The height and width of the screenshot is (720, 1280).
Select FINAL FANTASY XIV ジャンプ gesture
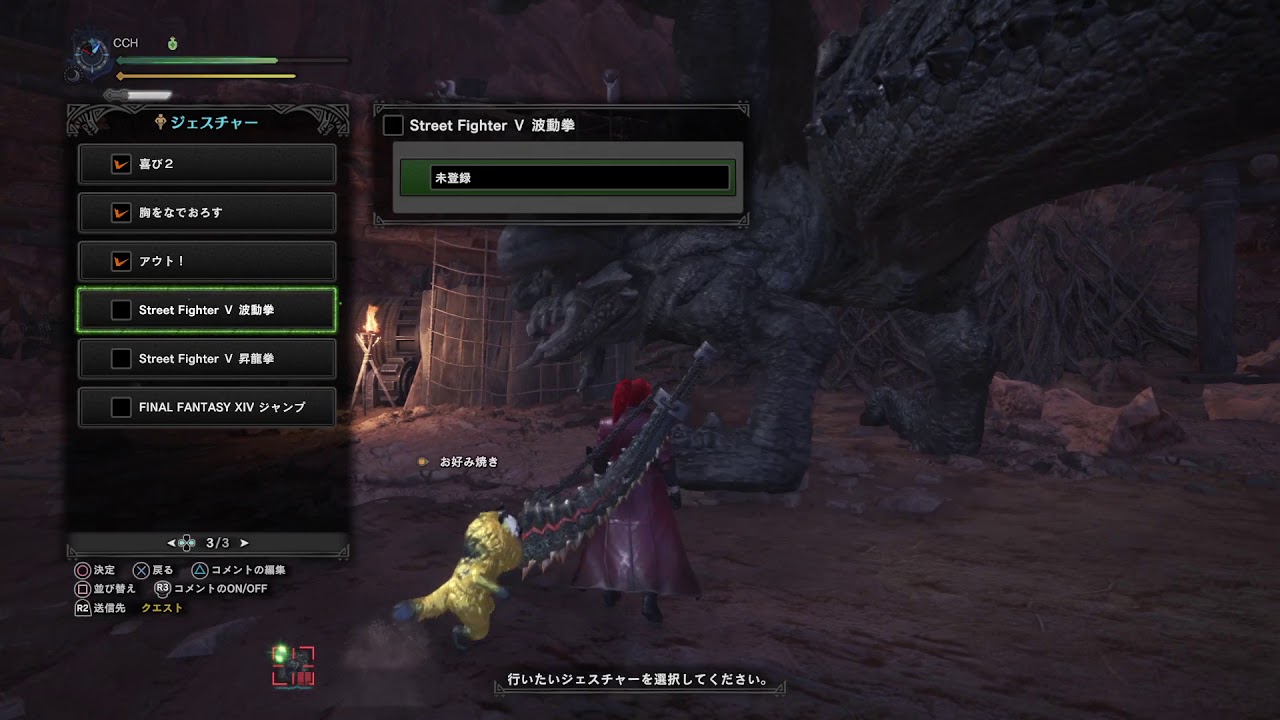pyautogui.click(x=207, y=407)
